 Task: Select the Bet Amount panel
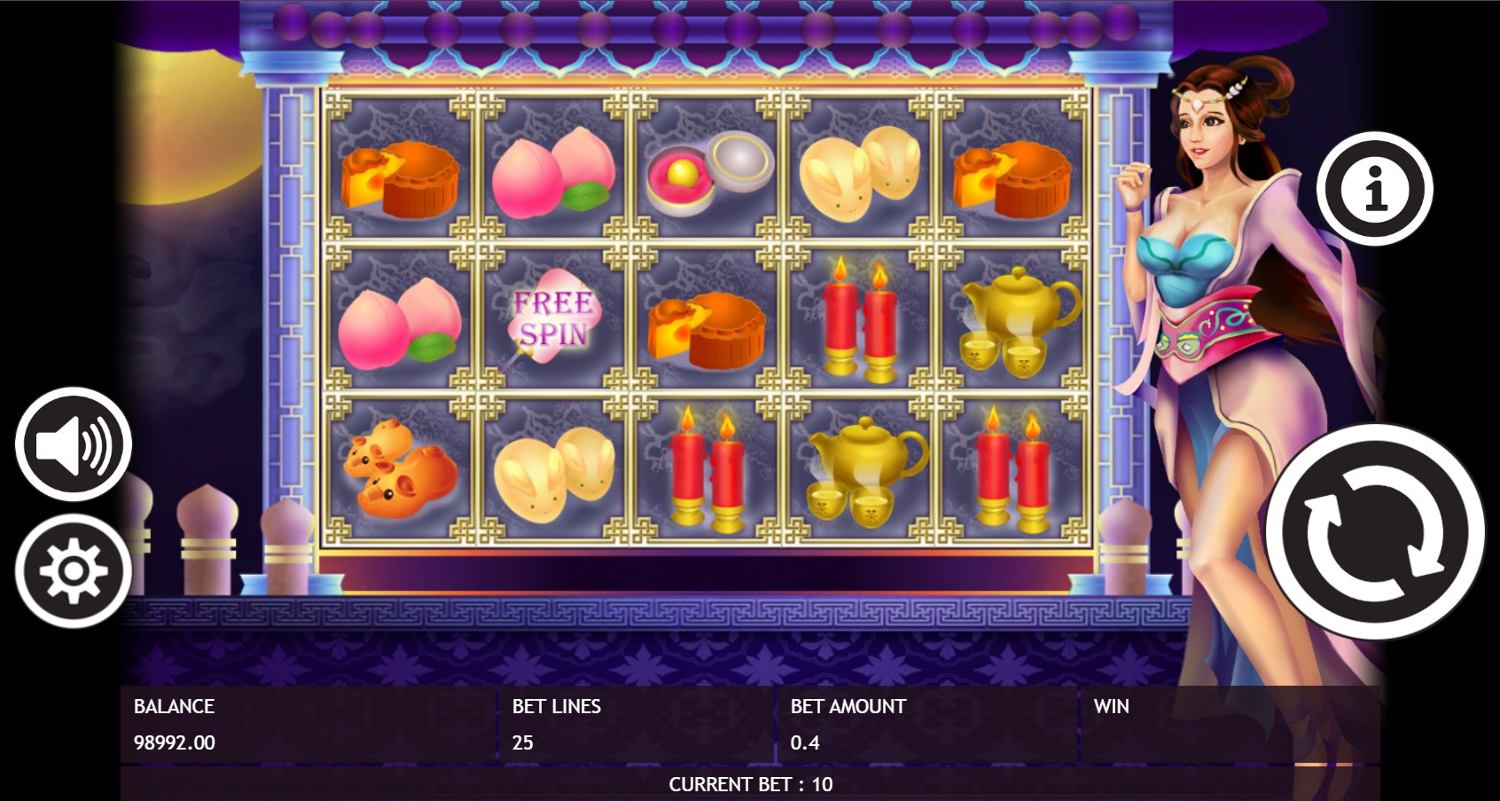click(926, 725)
